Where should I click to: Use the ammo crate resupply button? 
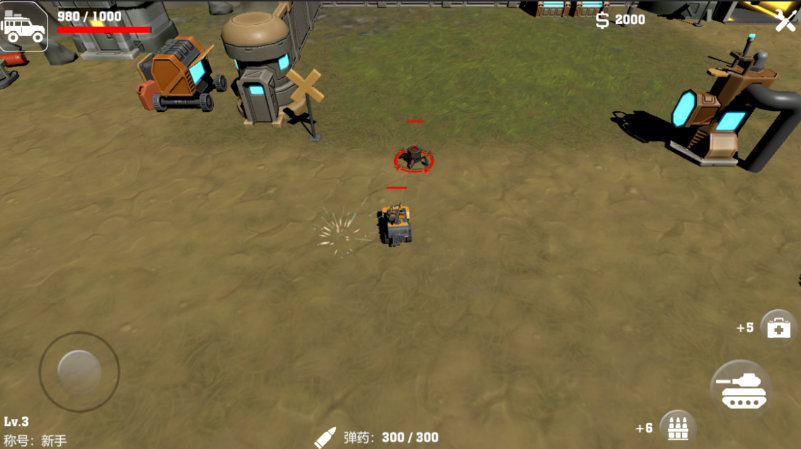pyautogui.click(x=677, y=427)
